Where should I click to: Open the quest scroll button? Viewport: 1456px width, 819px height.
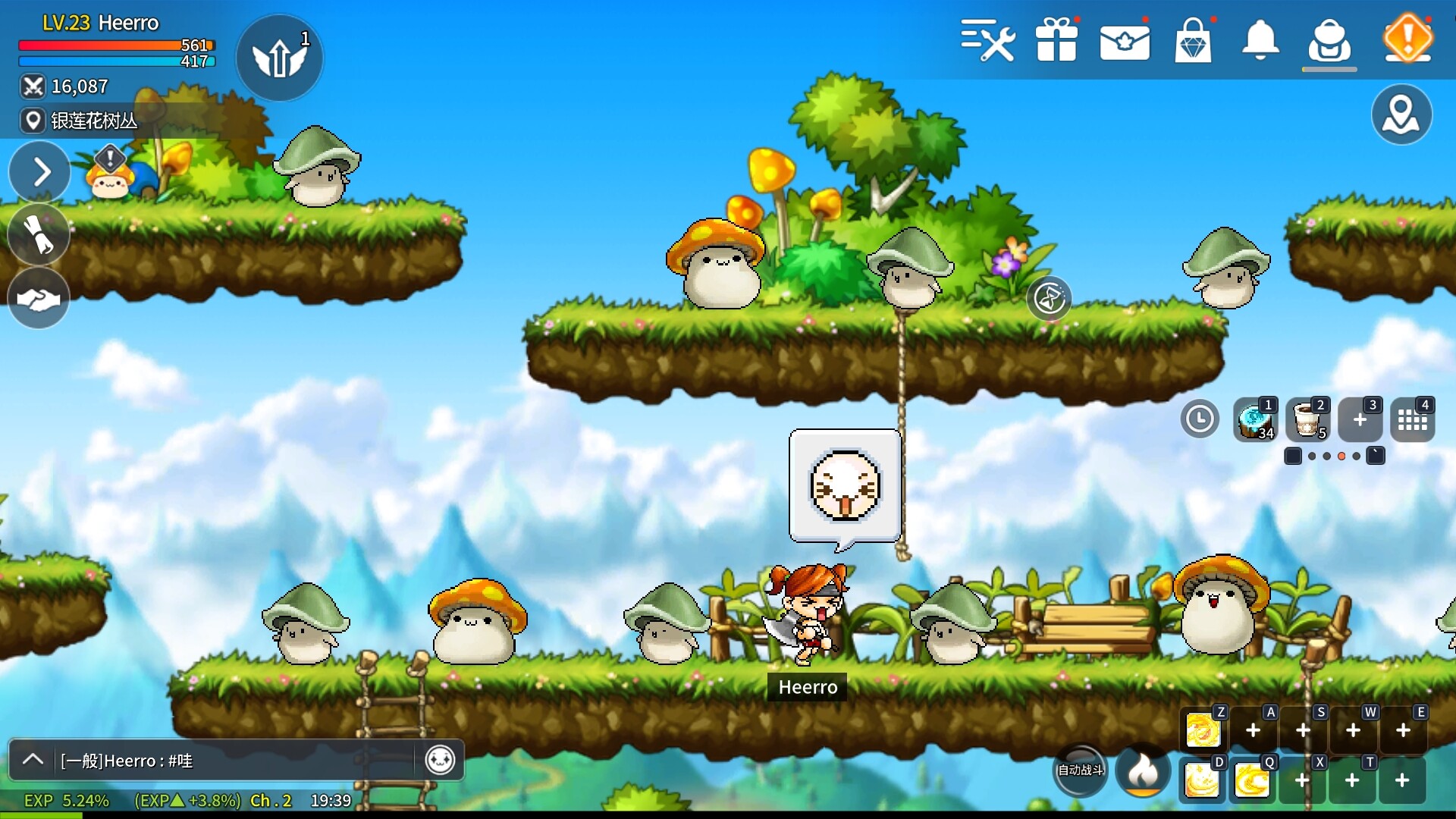39,235
